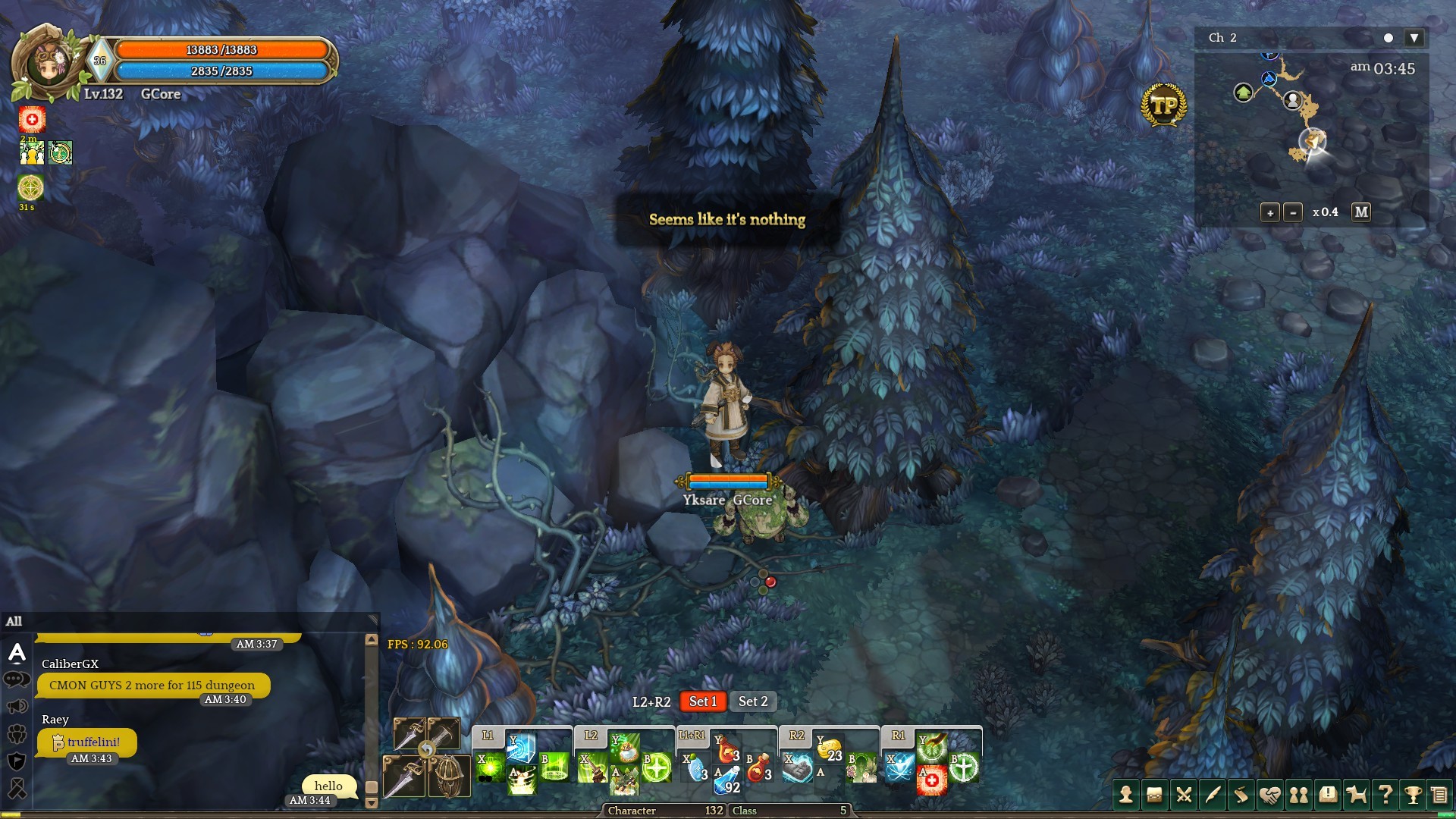Open the TP shop medallion
Viewport: 1456px width, 819px height.
tap(1163, 105)
